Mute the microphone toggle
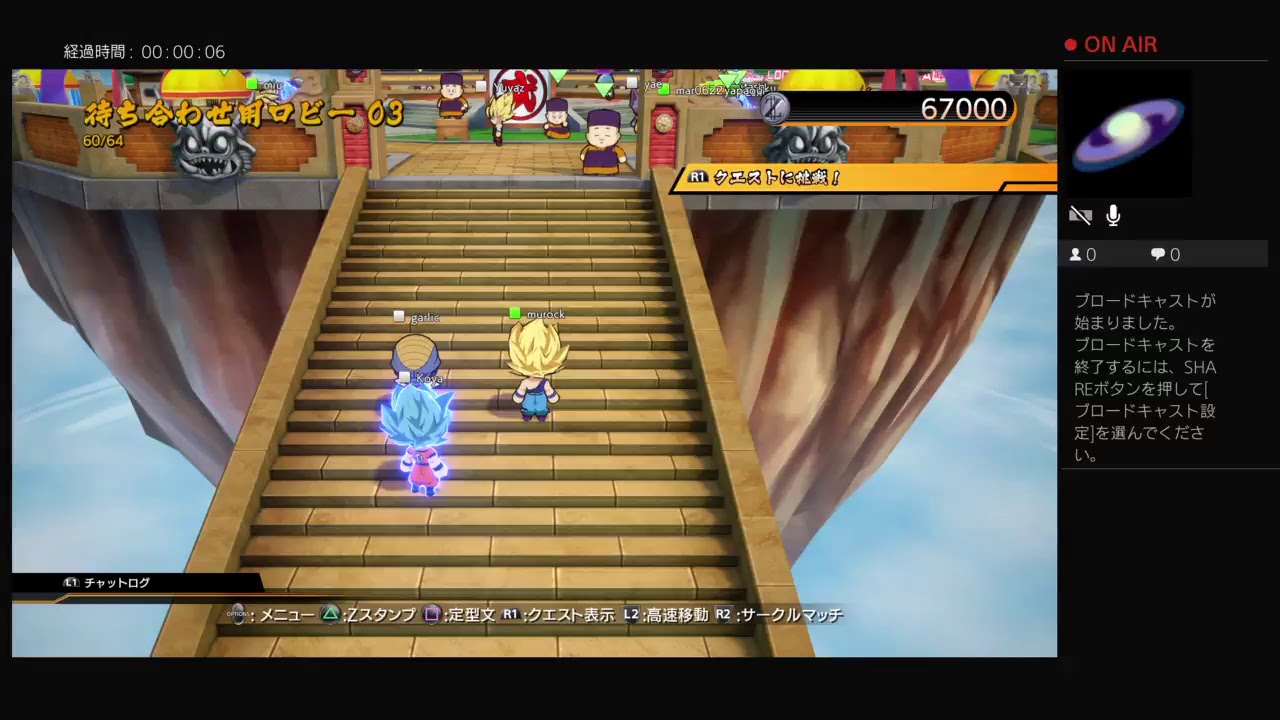Image resolution: width=1280 pixels, height=720 pixels. tap(1113, 214)
